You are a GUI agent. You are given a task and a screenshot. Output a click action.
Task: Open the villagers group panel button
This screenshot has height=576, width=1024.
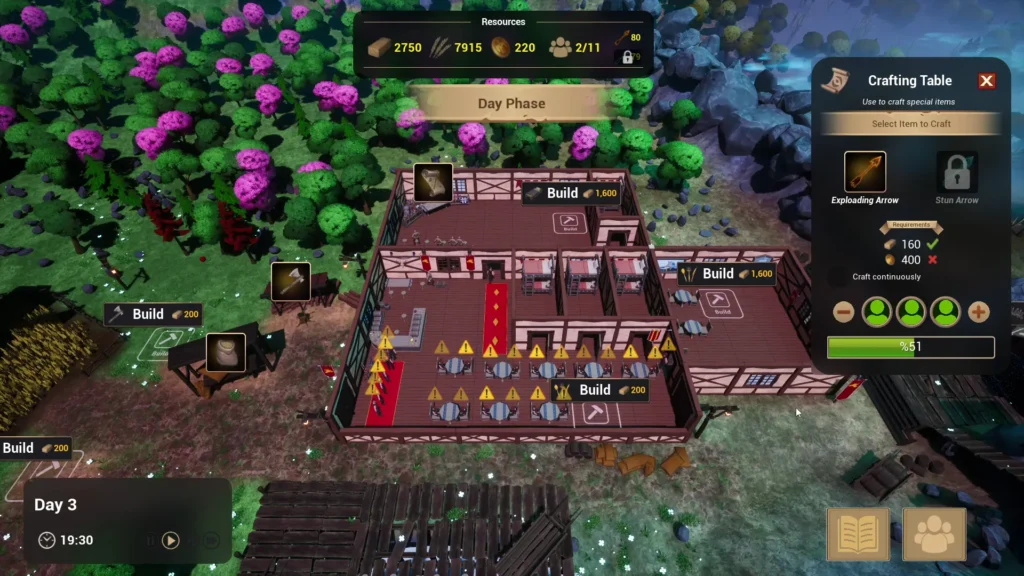pos(934,534)
